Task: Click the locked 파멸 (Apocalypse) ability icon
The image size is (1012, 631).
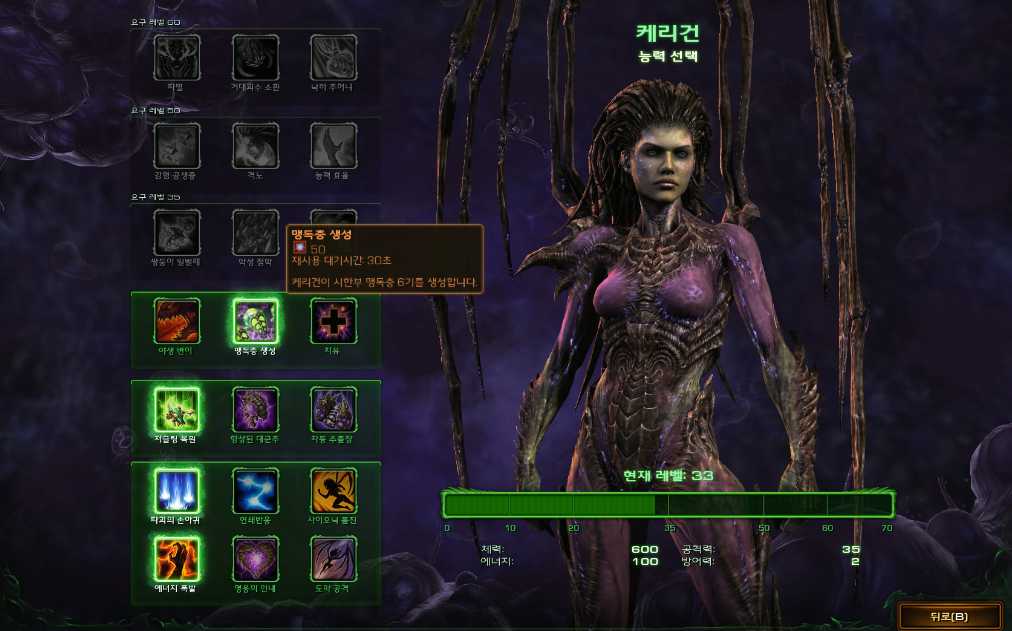Action: click(177, 58)
